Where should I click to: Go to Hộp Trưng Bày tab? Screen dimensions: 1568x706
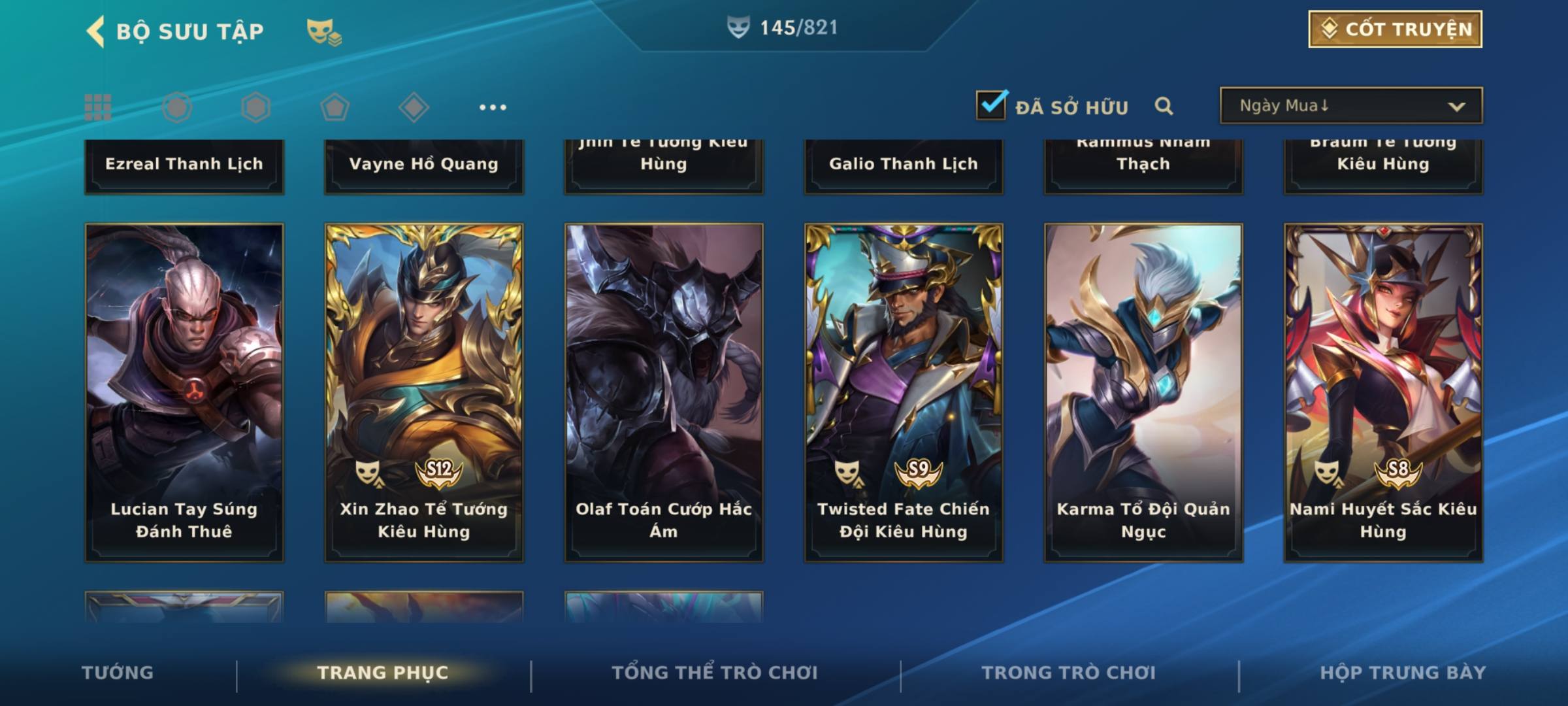click(x=1403, y=673)
